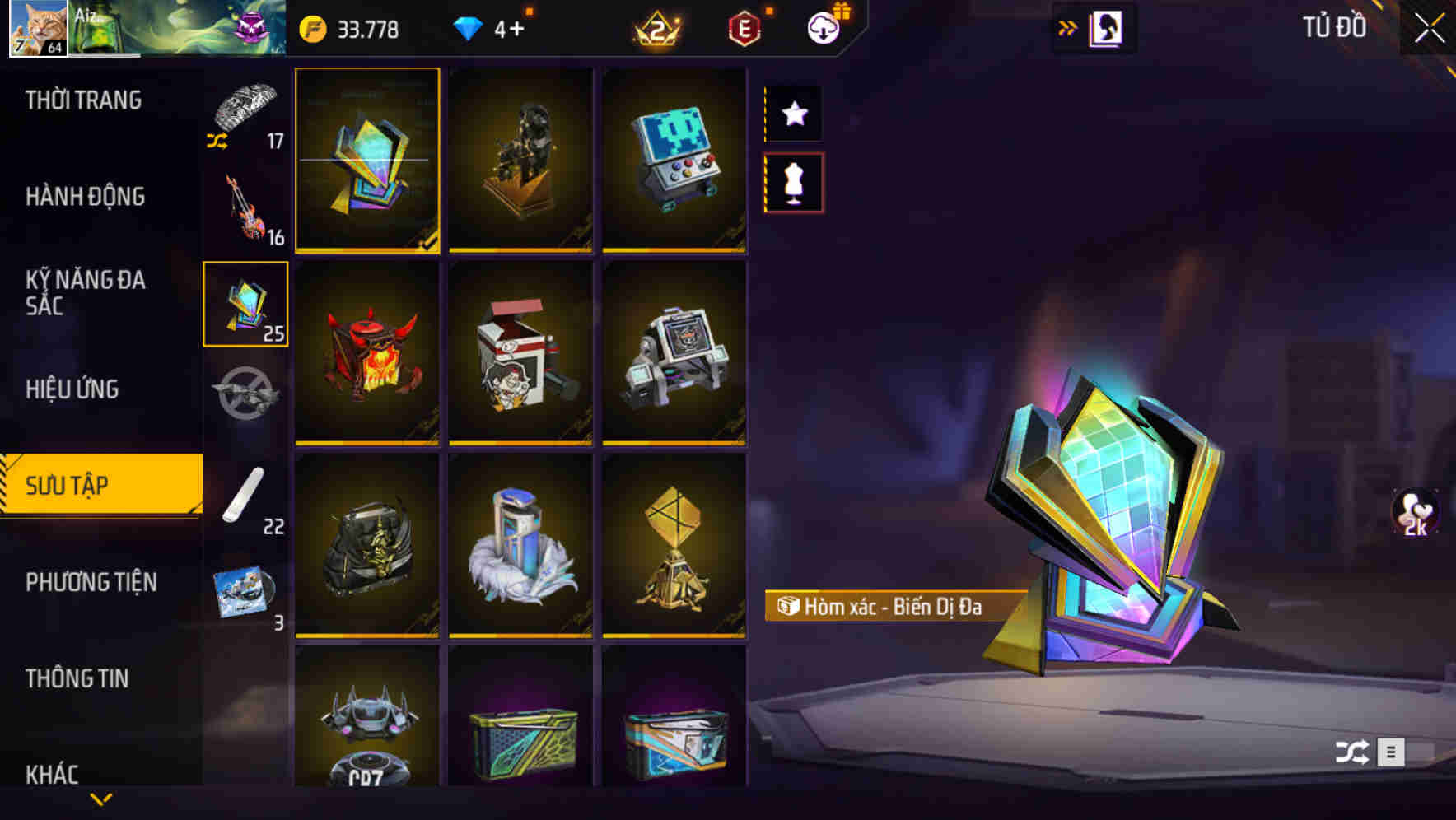Click the gold currency counter showing 33.778
Viewport: 1456px width, 820px height.
[346, 29]
